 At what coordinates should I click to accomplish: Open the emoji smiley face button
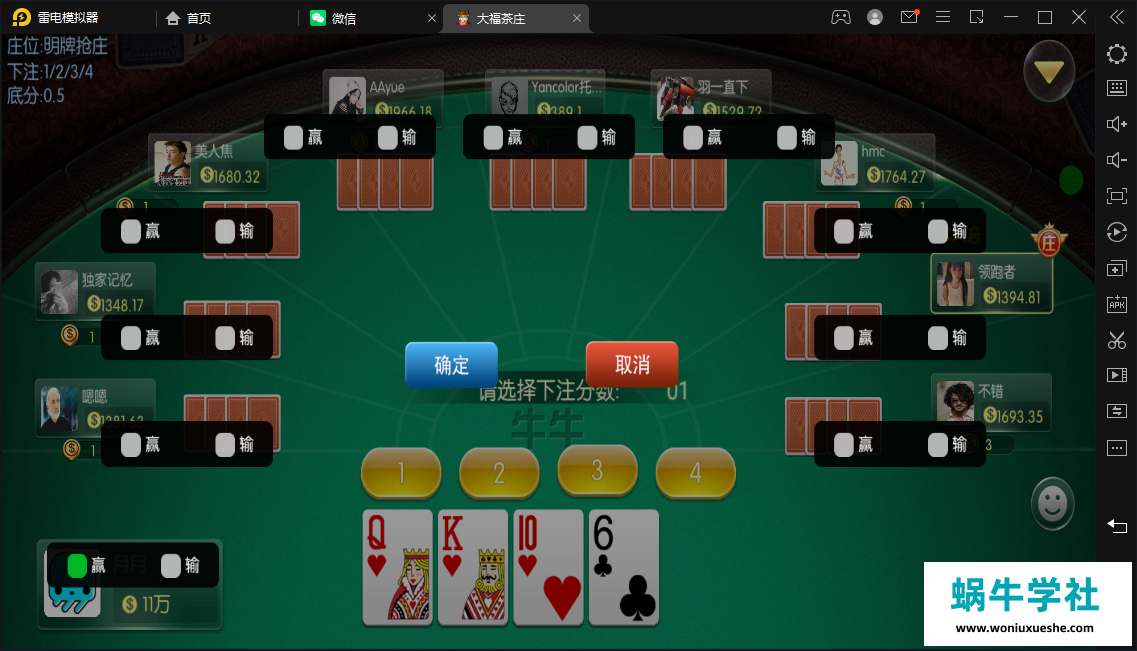pos(1052,503)
